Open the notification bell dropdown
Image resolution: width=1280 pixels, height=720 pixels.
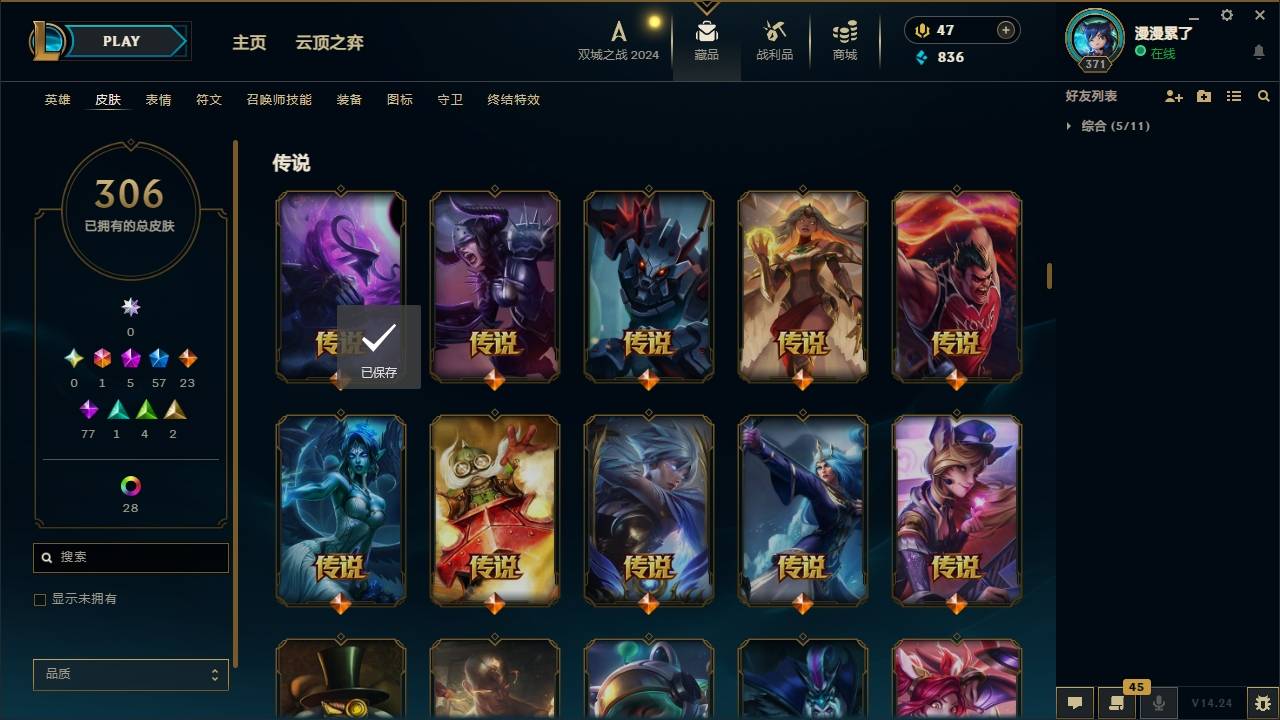click(x=1258, y=51)
